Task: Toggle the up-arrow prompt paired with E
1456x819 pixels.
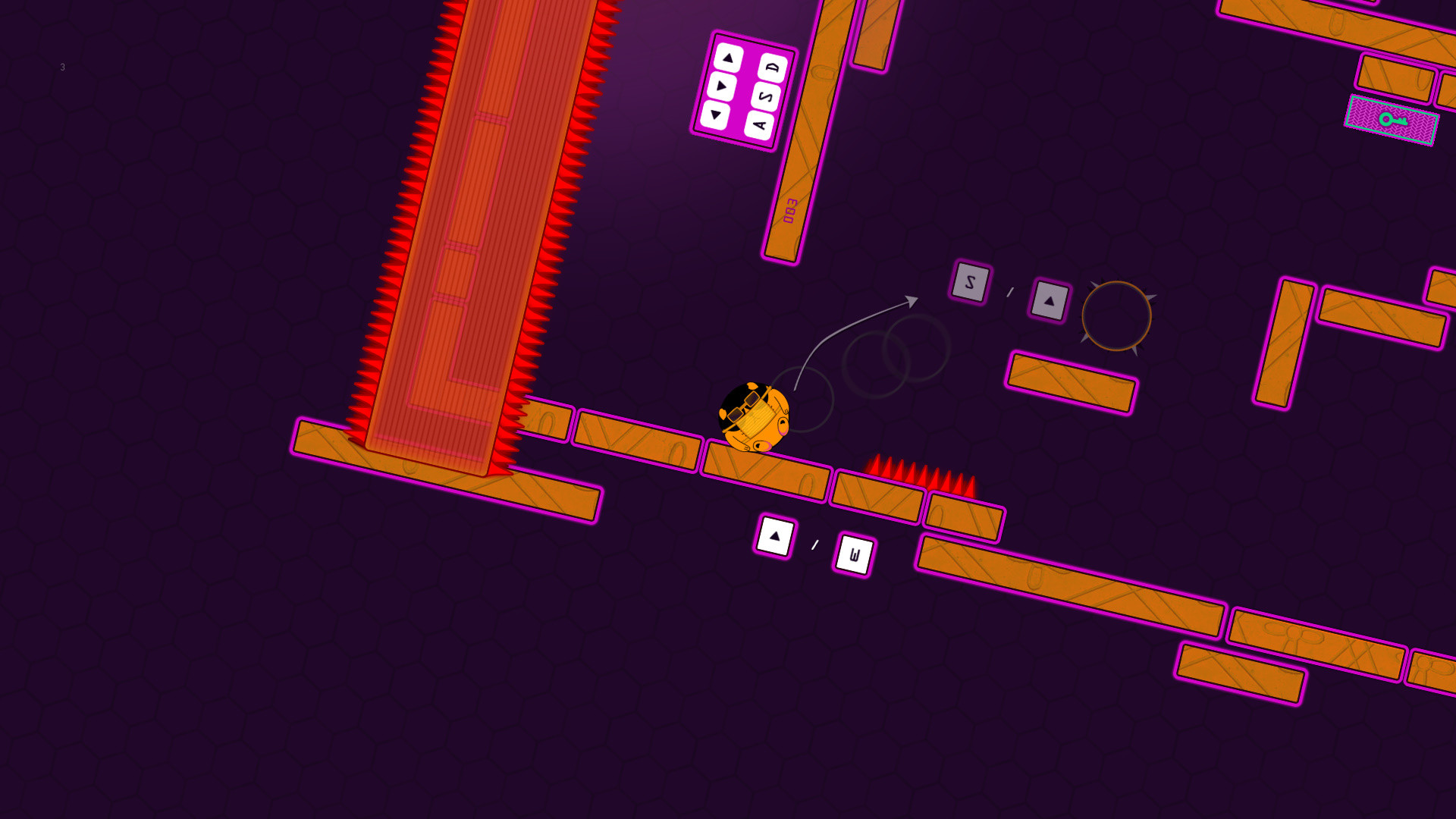Action: coord(773,537)
